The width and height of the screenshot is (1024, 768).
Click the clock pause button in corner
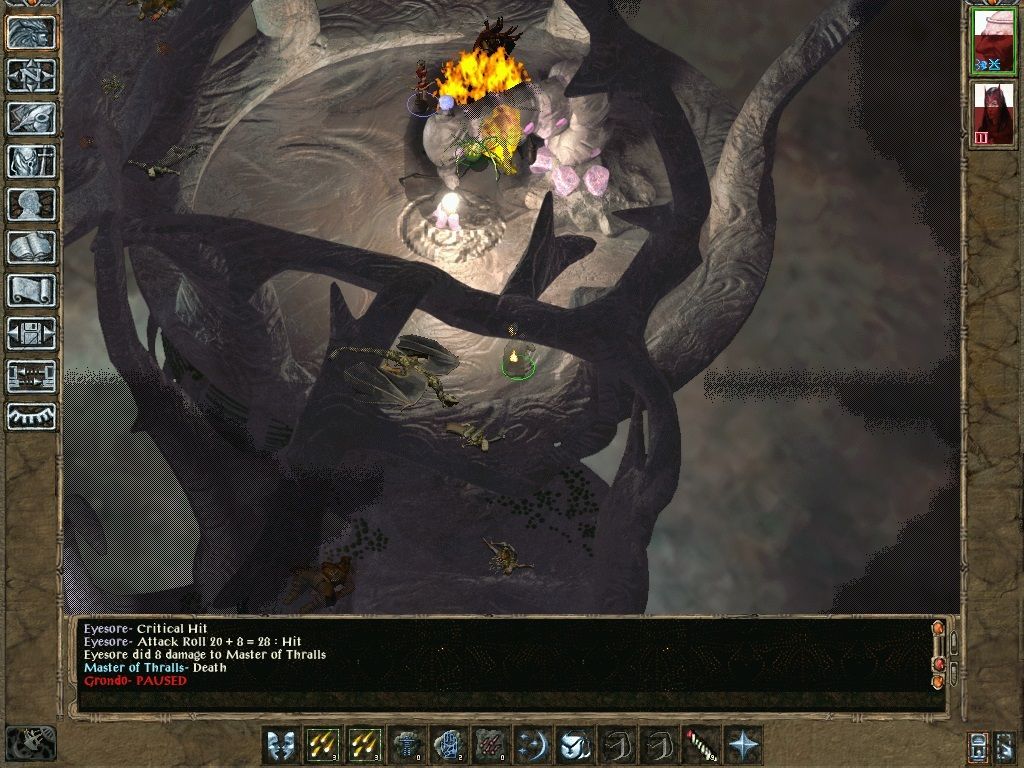point(31,743)
